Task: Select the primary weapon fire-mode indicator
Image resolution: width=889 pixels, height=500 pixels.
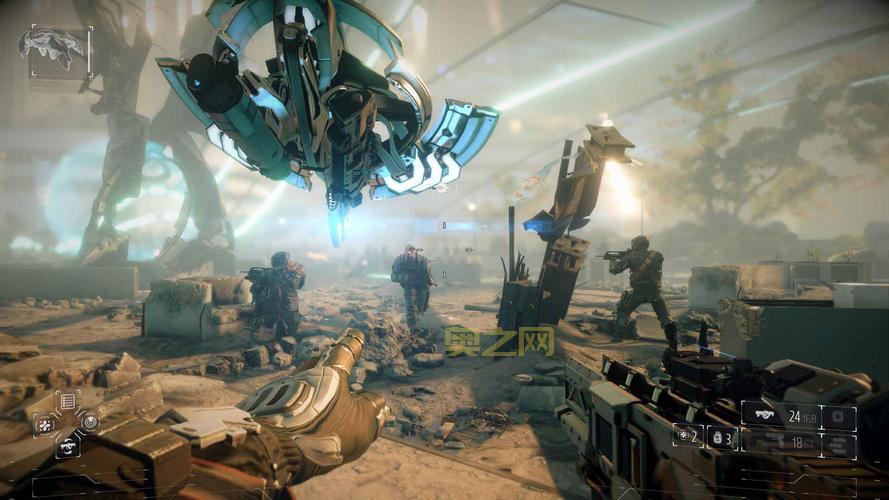Action: pos(838,416)
